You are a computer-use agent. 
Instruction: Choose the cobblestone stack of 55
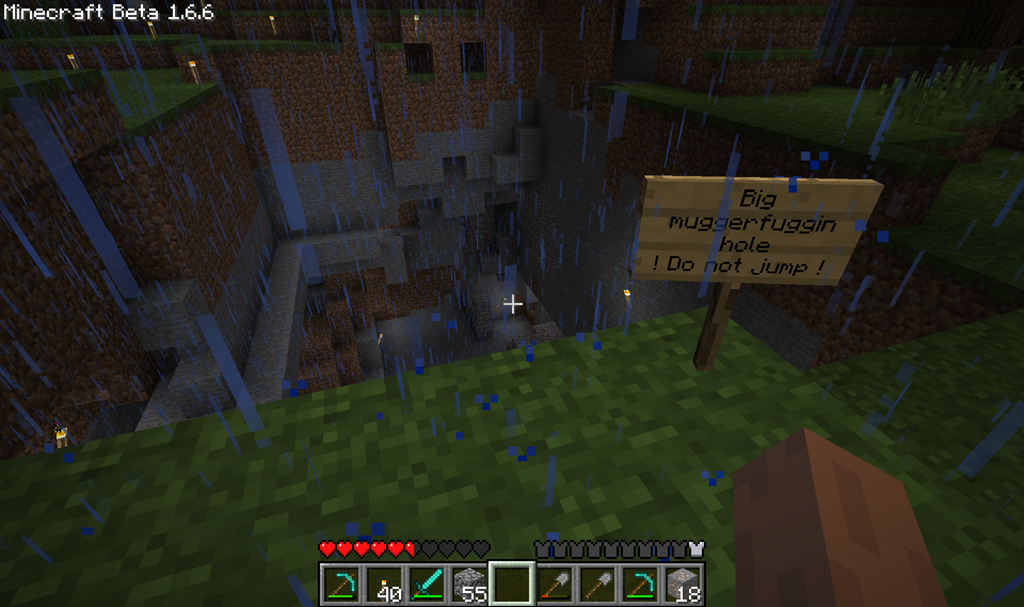click(x=468, y=583)
